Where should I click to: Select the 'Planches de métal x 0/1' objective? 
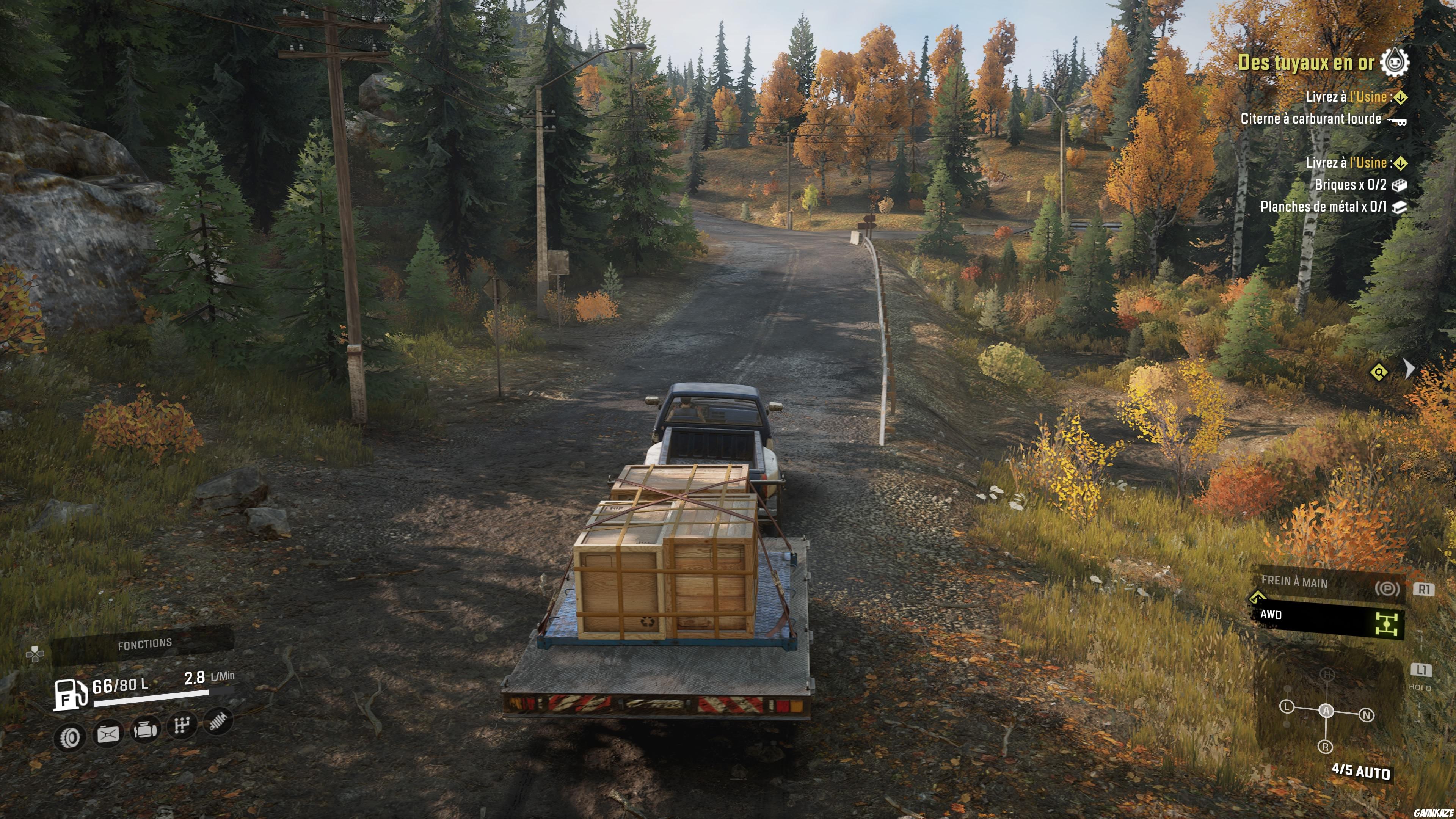pos(1324,207)
